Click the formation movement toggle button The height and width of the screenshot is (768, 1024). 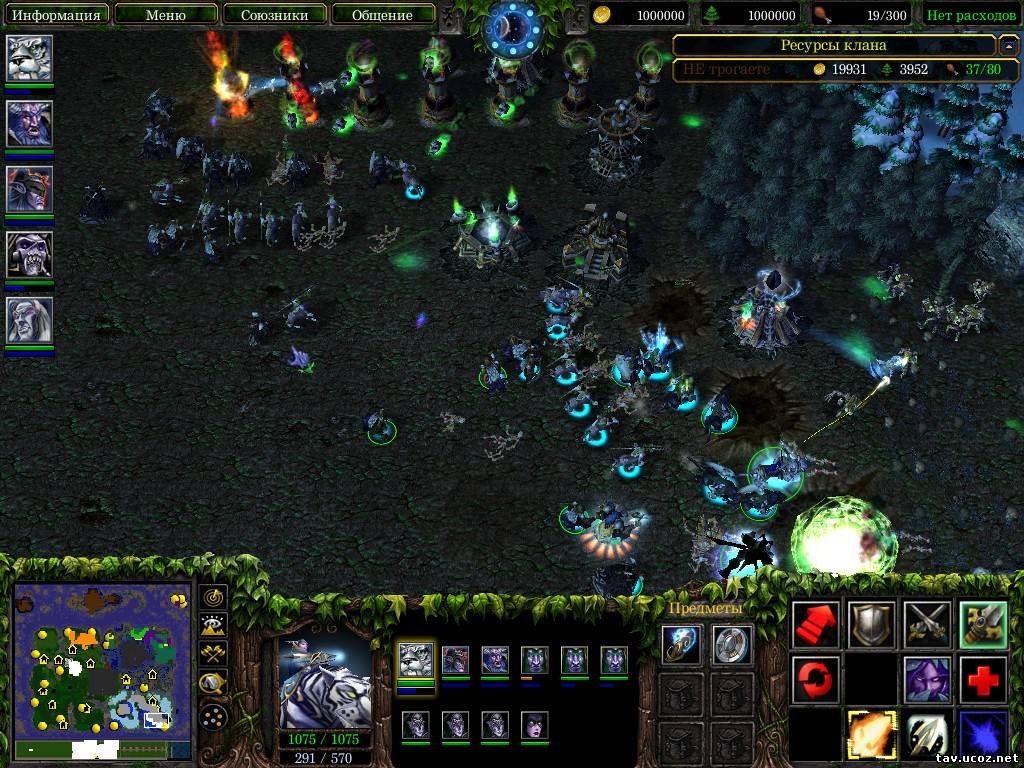click(214, 716)
